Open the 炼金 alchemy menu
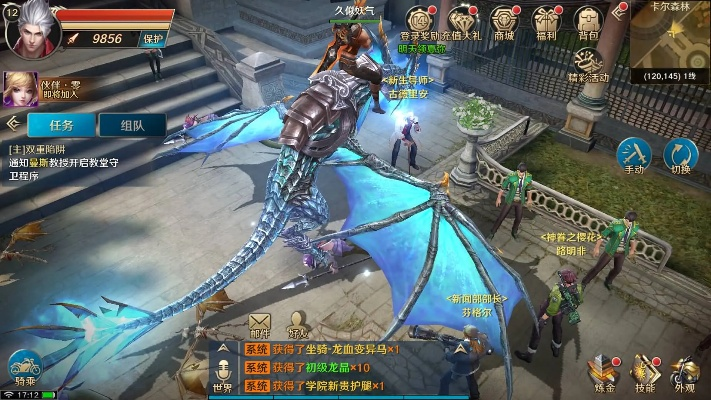The image size is (711, 400). coord(604,371)
